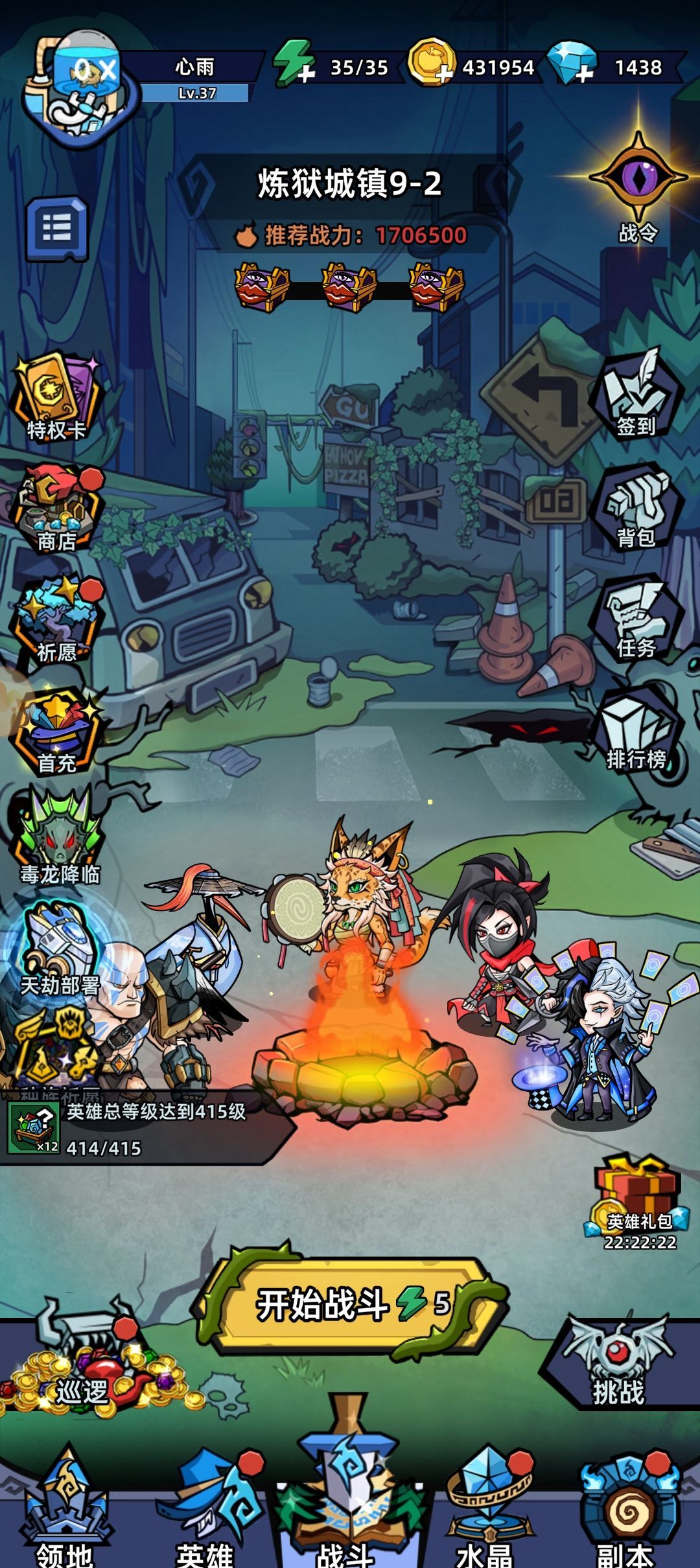
Task: Switch to the 水晶 crystal tab
Action: 486,1510
